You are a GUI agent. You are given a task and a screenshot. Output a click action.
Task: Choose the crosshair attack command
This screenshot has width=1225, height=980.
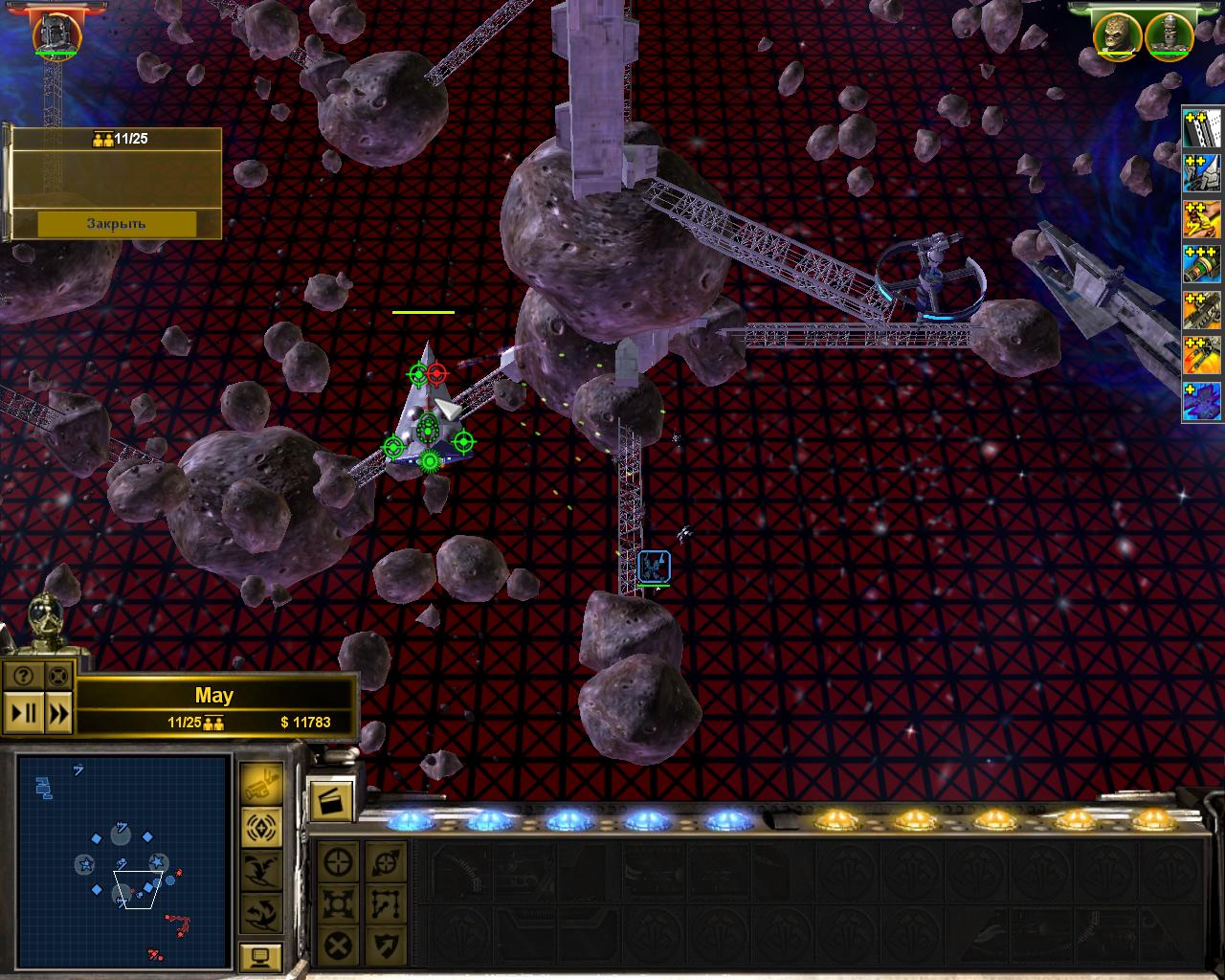338,862
